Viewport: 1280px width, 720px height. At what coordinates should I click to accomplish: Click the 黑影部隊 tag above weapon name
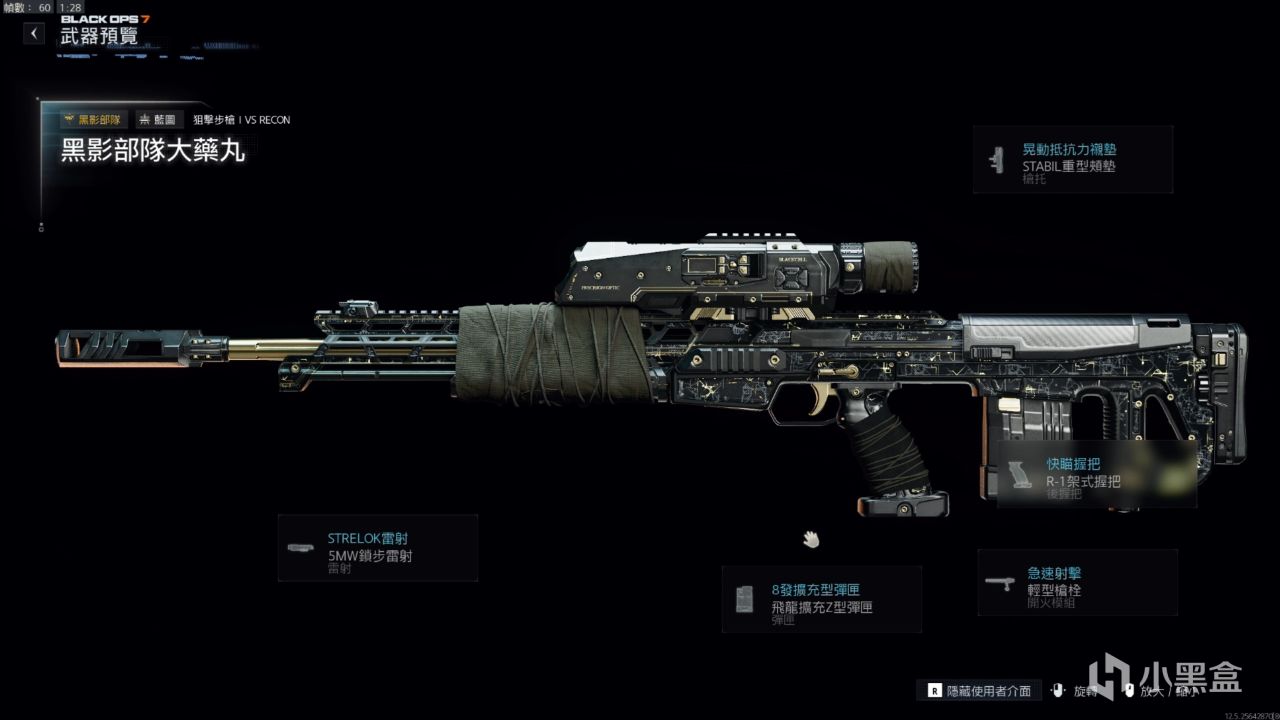[92, 120]
